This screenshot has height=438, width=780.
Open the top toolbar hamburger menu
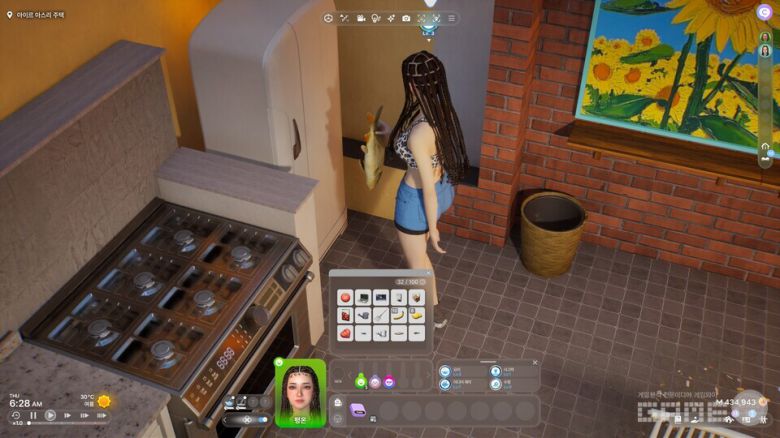pyautogui.click(x=451, y=18)
